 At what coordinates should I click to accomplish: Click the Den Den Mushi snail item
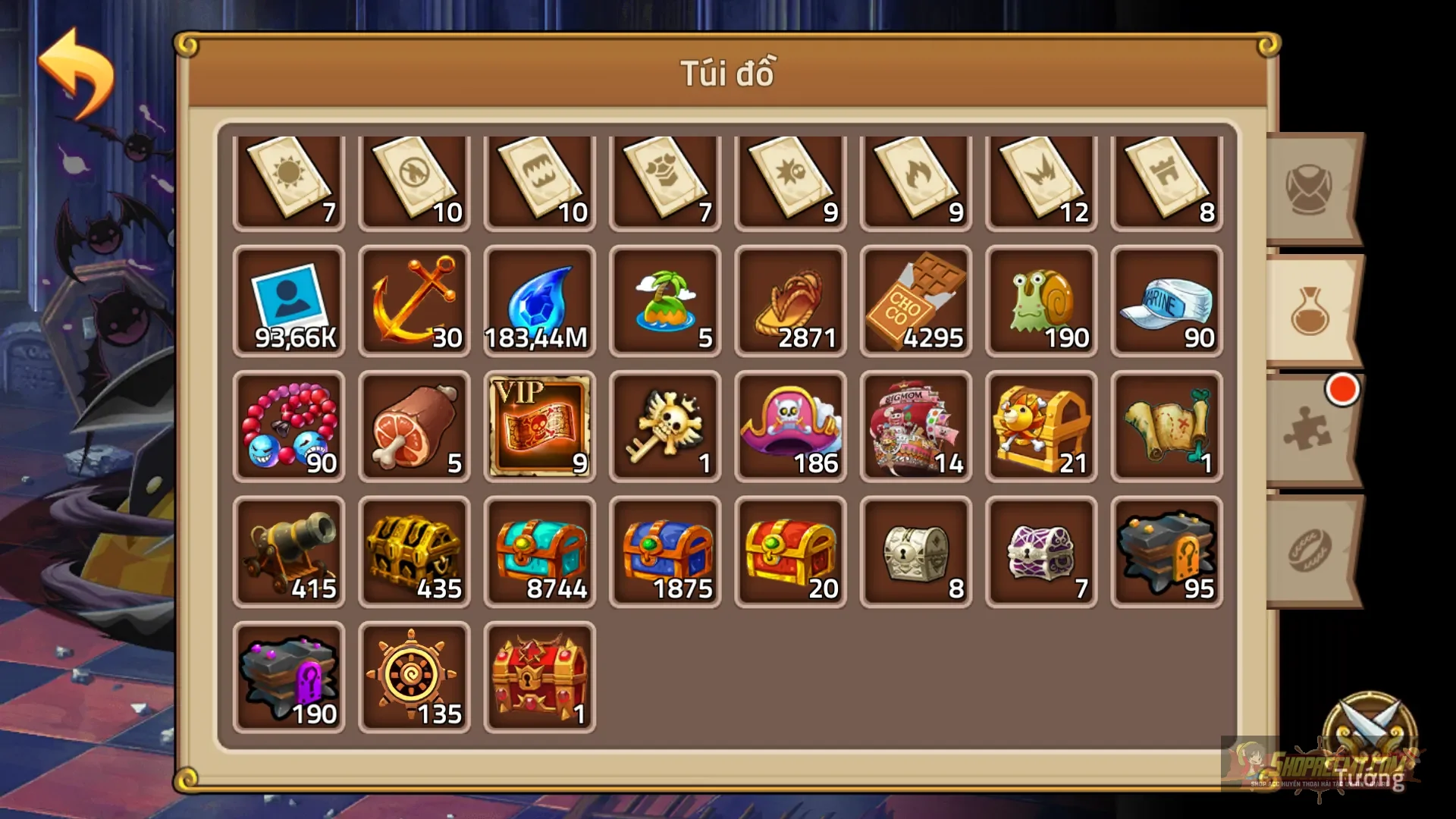1040,302
